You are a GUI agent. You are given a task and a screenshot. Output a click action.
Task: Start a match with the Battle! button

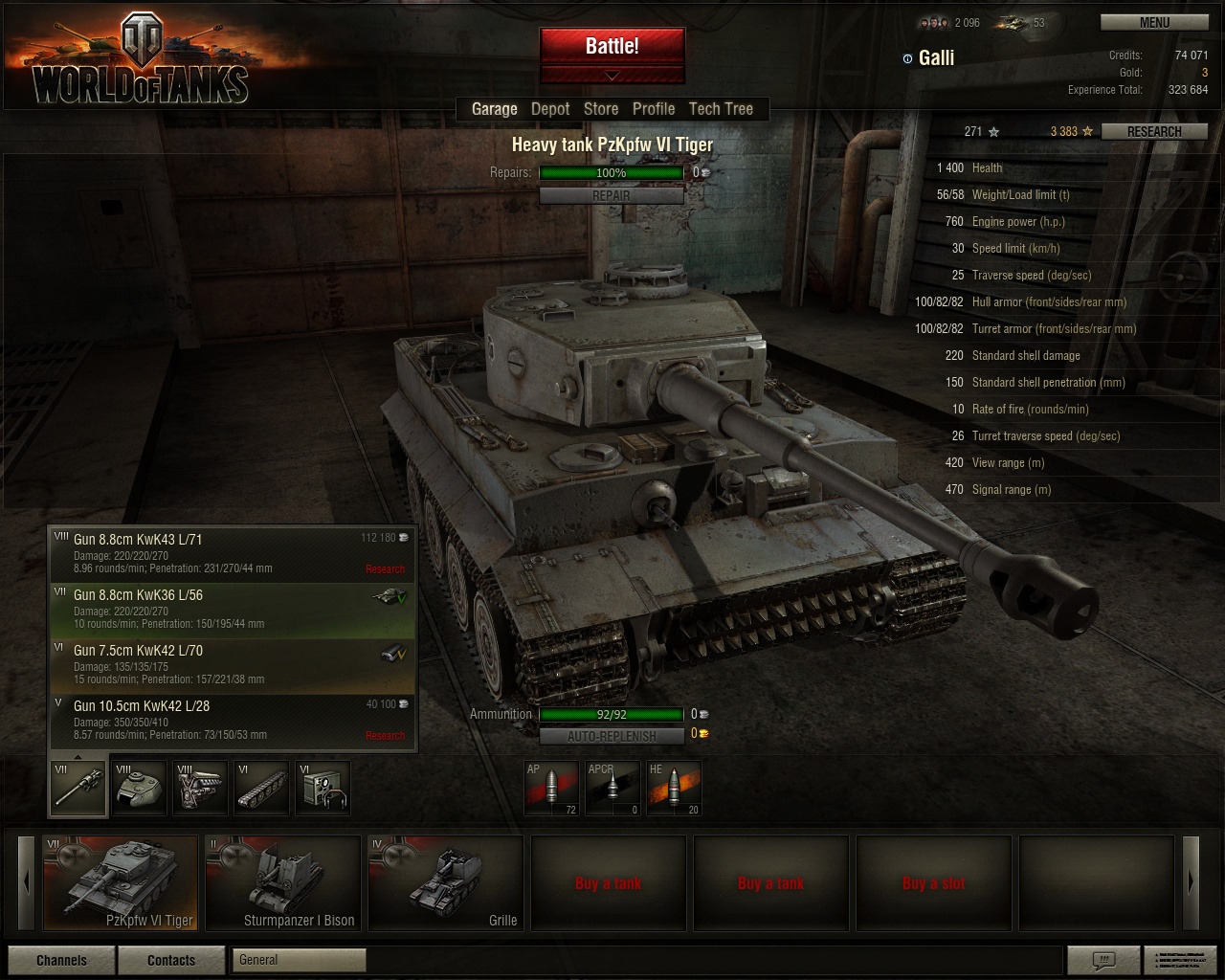tap(612, 46)
